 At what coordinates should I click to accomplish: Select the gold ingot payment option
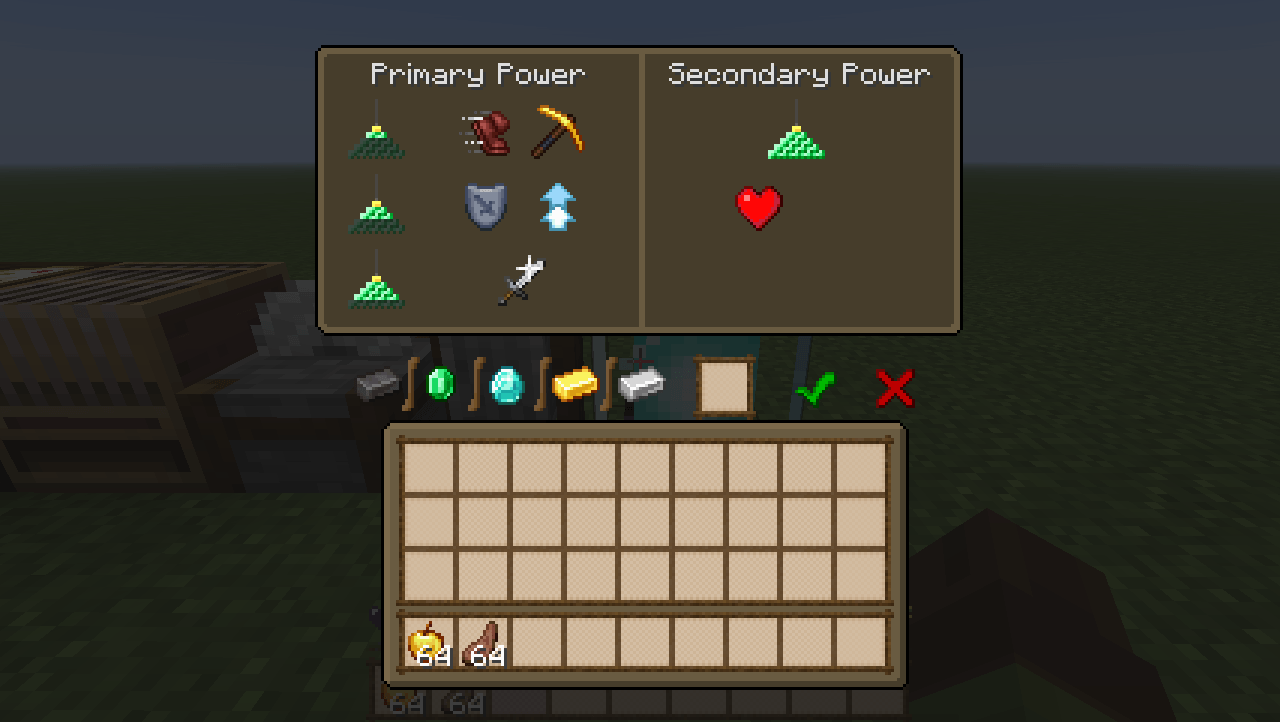click(x=573, y=385)
